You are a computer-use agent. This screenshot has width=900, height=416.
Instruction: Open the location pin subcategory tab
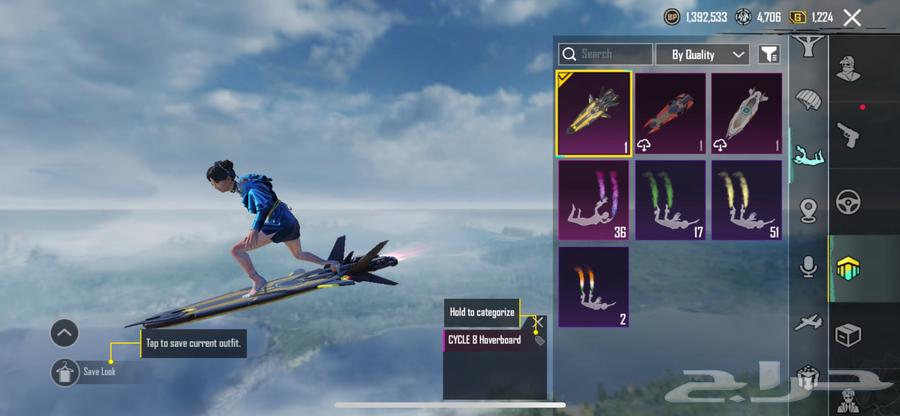point(808,210)
